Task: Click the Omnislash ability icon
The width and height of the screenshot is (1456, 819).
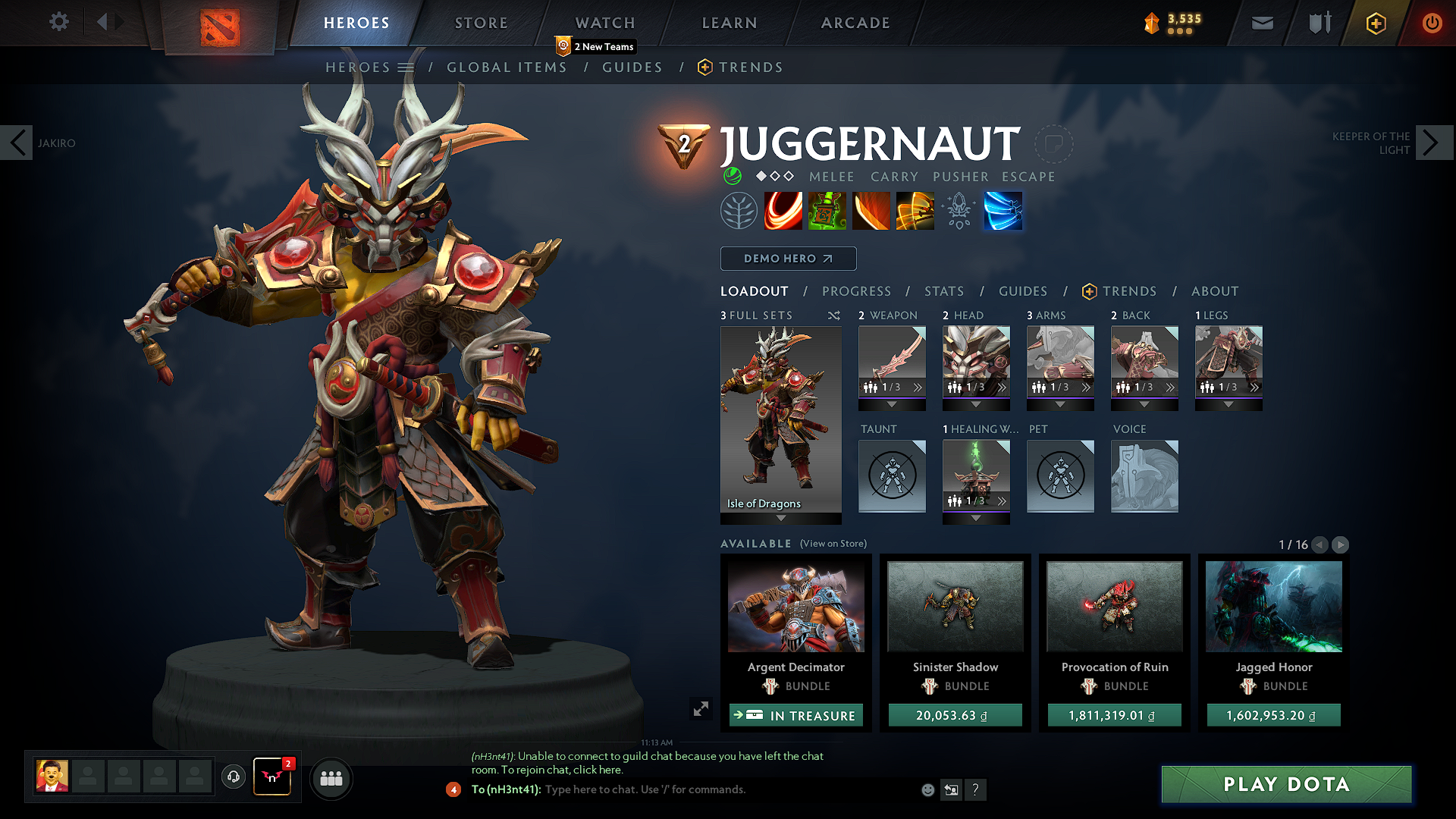Action: [1003, 211]
